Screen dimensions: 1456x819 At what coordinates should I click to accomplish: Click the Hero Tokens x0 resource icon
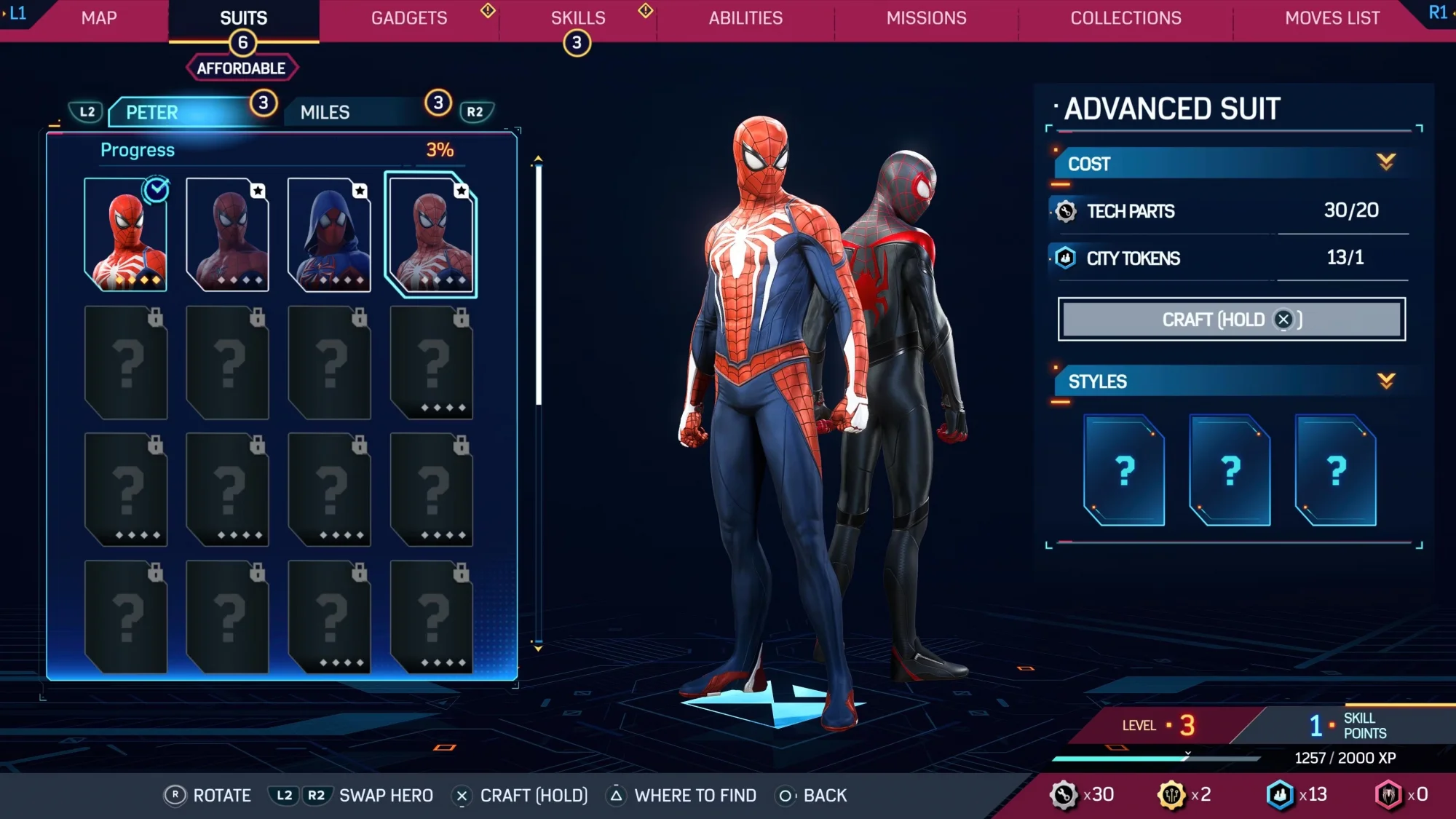(1388, 795)
